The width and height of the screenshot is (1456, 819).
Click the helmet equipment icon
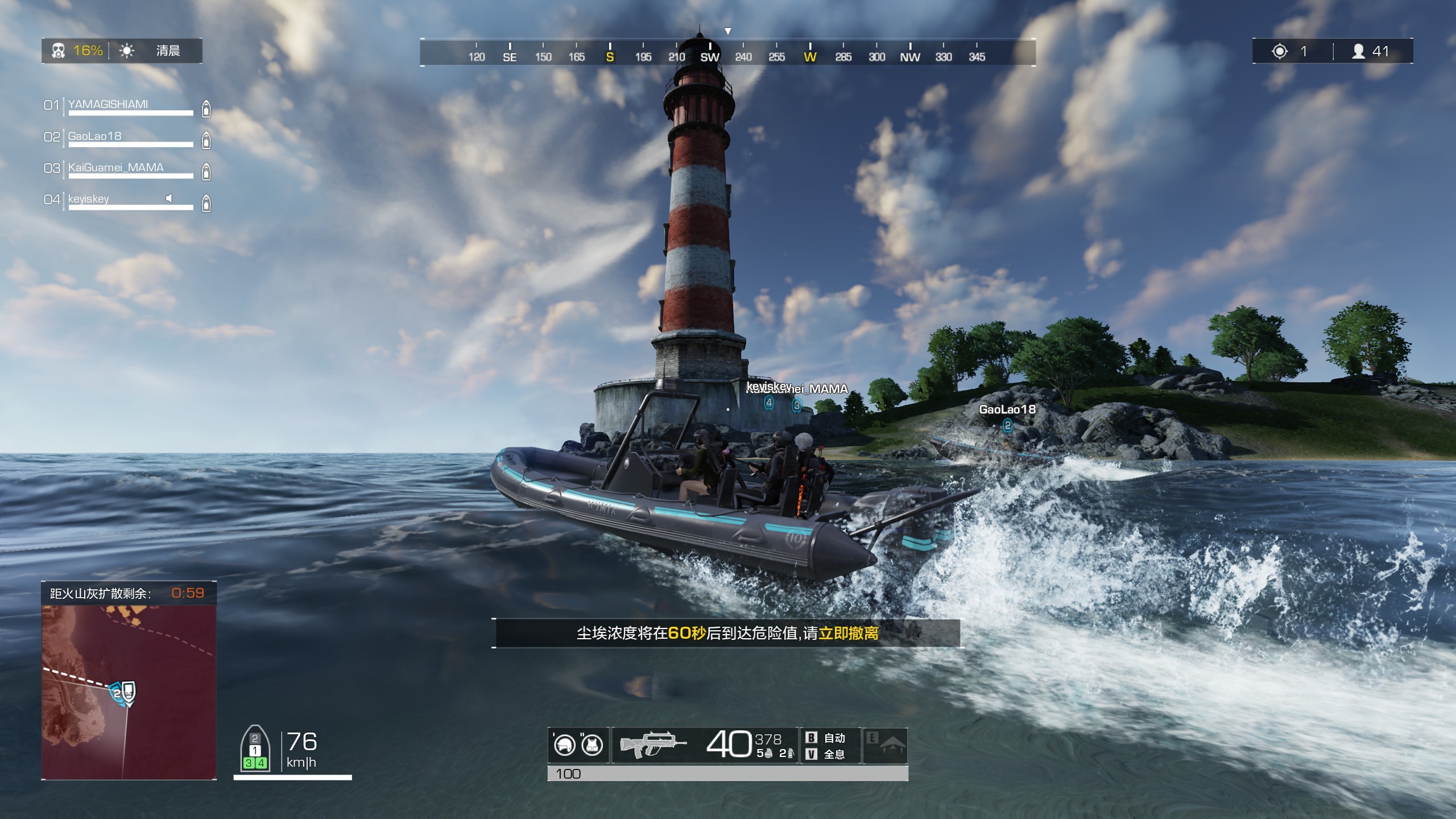click(565, 745)
